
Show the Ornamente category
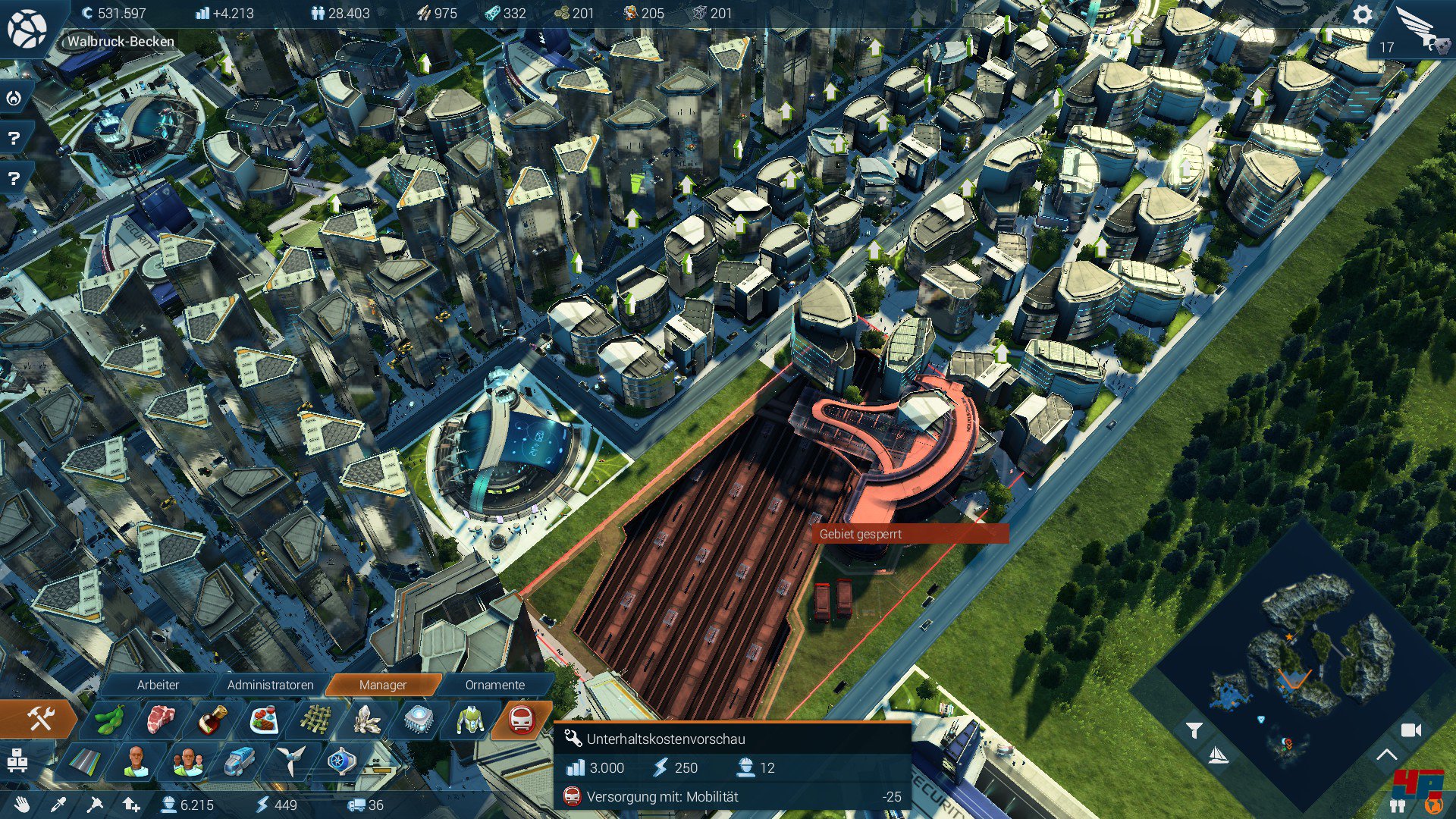click(494, 685)
